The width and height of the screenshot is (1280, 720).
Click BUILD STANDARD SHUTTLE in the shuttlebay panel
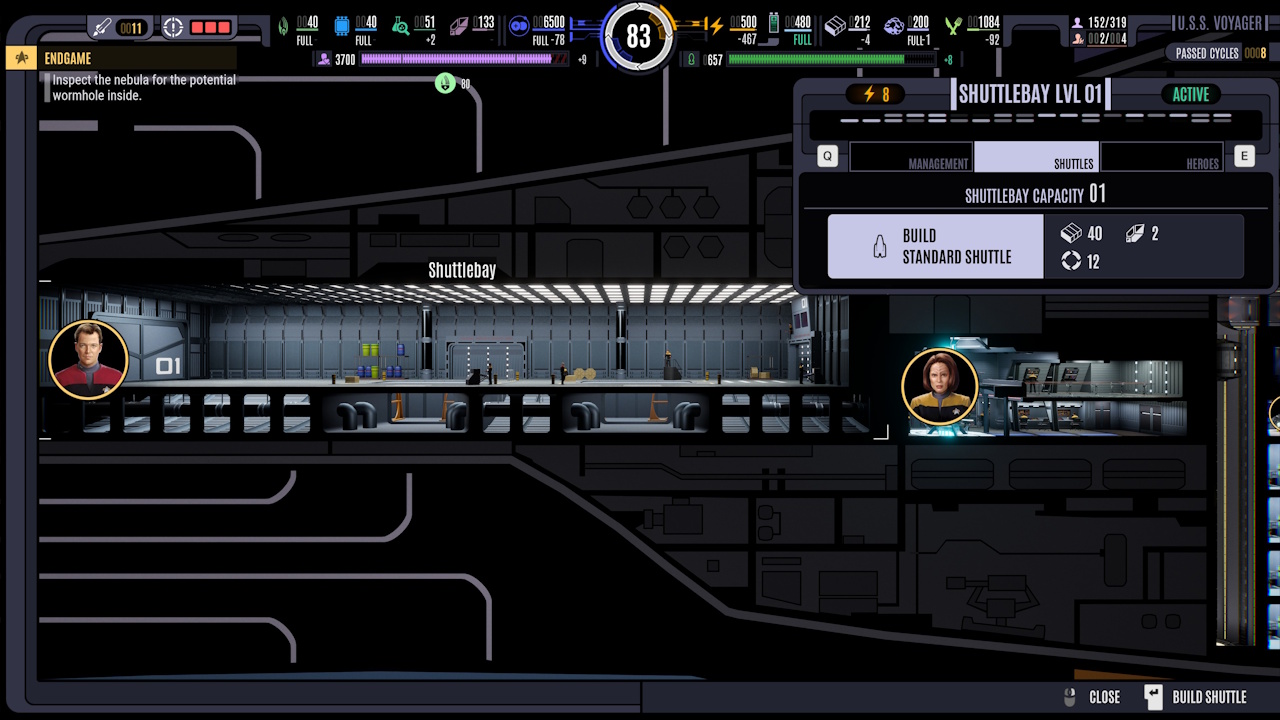pyautogui.click(x=934, y=245)
